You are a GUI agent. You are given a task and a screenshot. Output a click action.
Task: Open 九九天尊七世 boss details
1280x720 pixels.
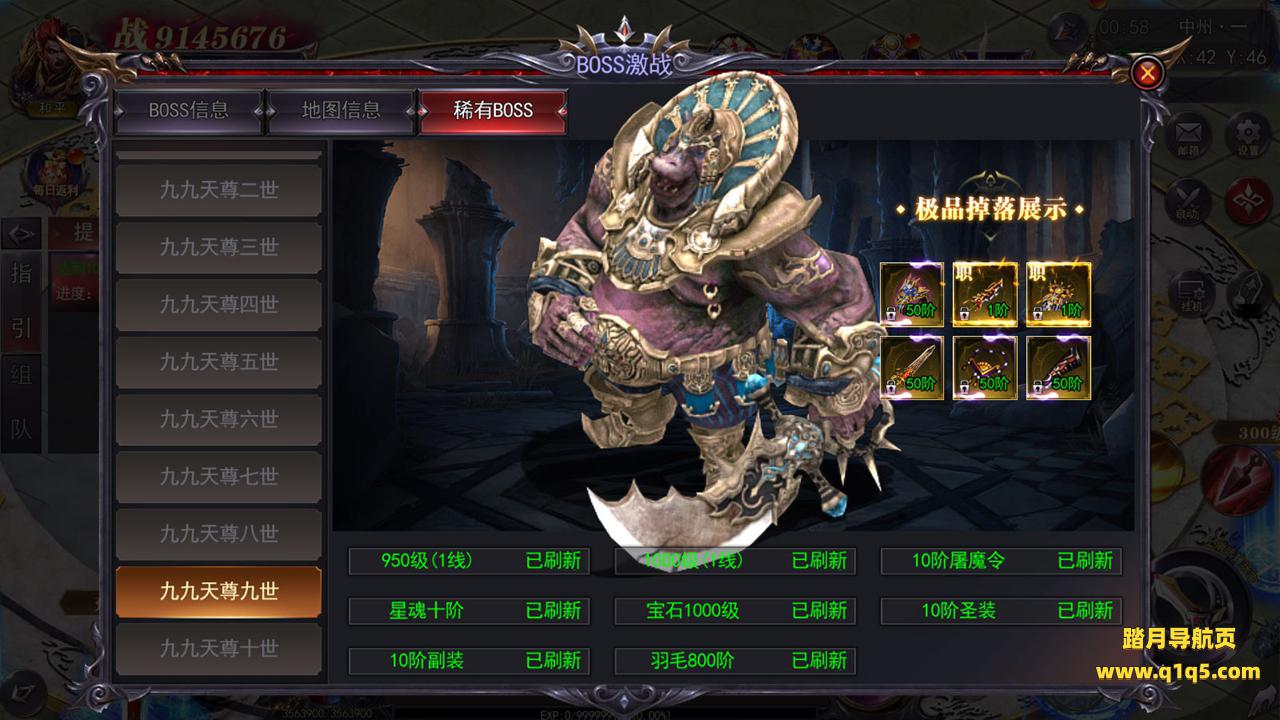pos(218,476)
